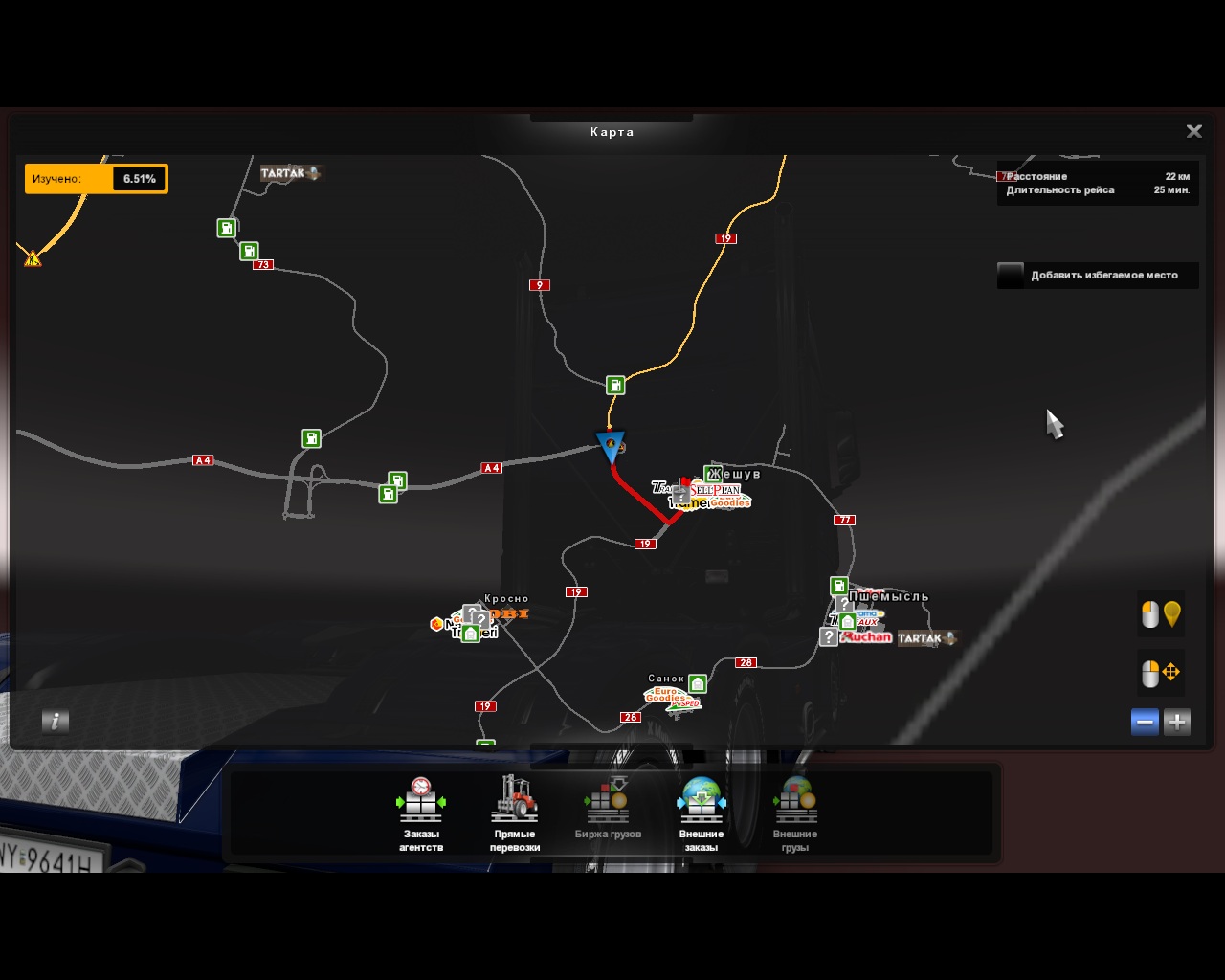Click the SellPlan company marker in Жешув
The image size is (1225, 980).
tap(716, 489)
